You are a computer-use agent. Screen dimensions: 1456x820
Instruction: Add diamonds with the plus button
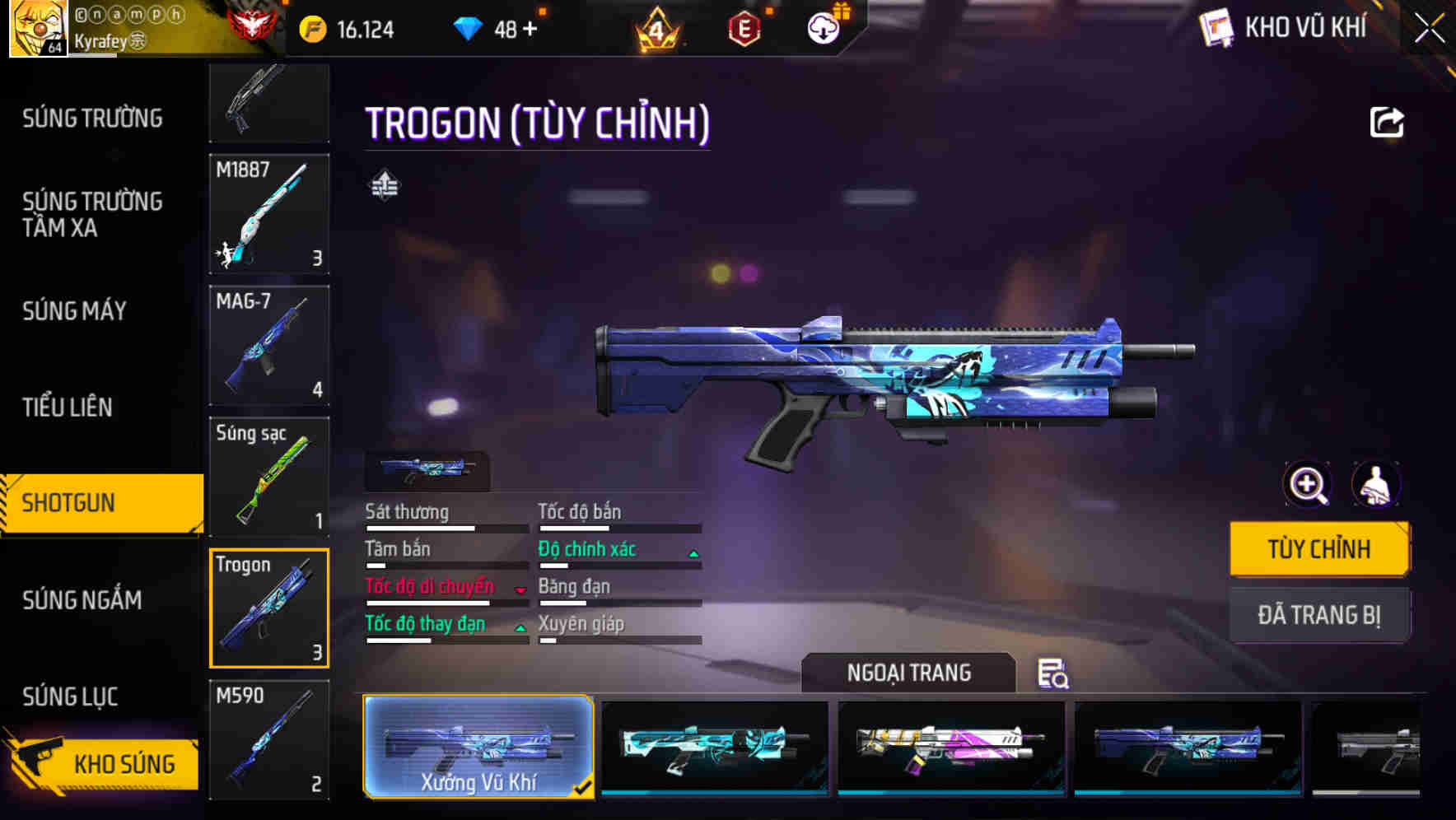coord(530,30)
